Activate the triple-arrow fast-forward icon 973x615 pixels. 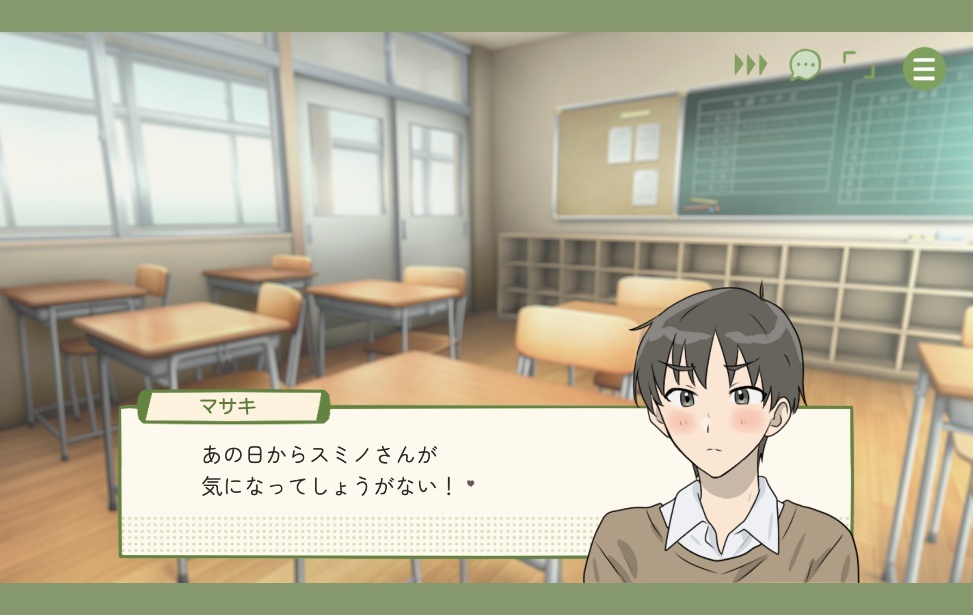click(750, 65)
